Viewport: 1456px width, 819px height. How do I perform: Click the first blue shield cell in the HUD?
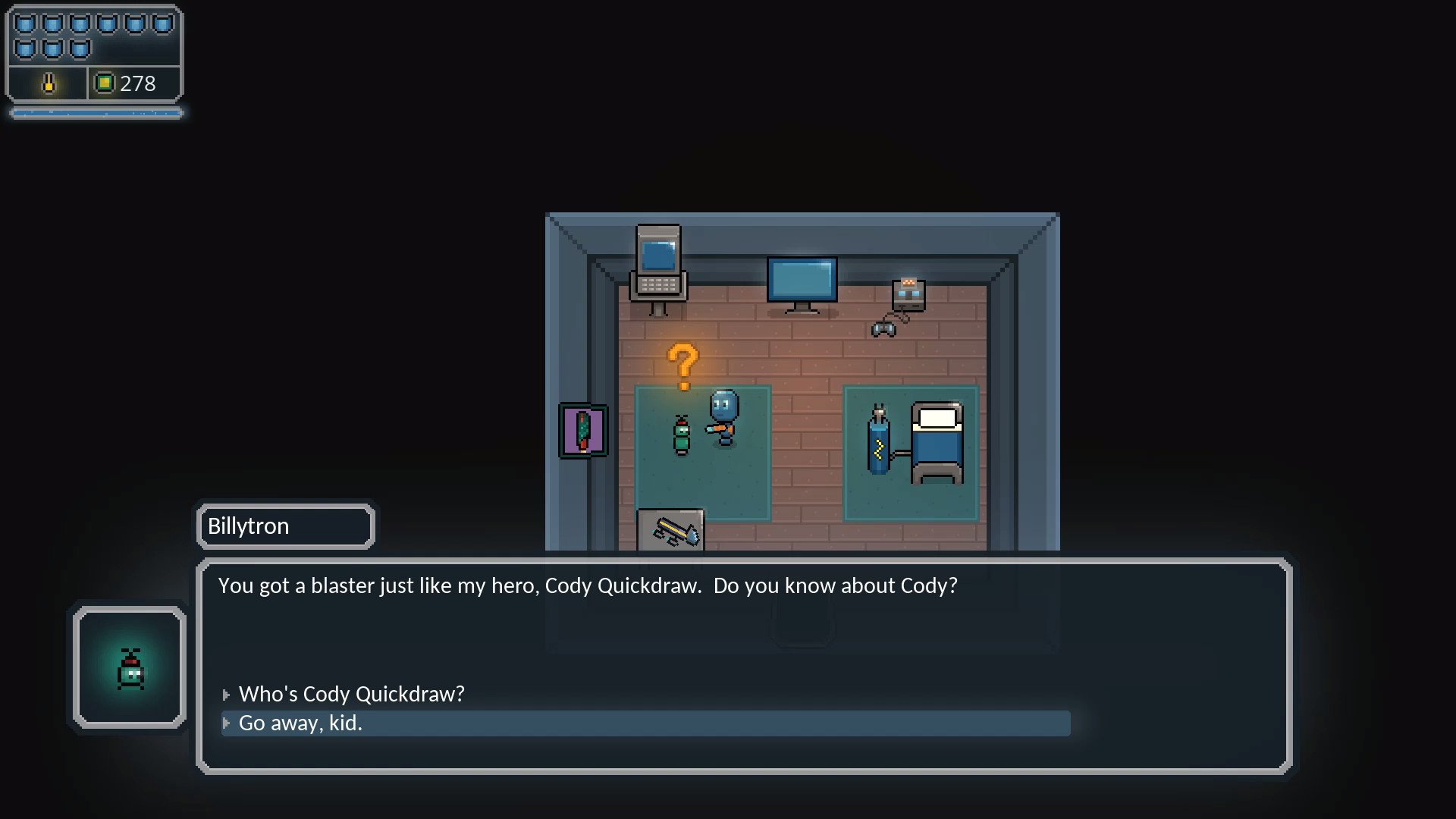(x=27, y=23)
